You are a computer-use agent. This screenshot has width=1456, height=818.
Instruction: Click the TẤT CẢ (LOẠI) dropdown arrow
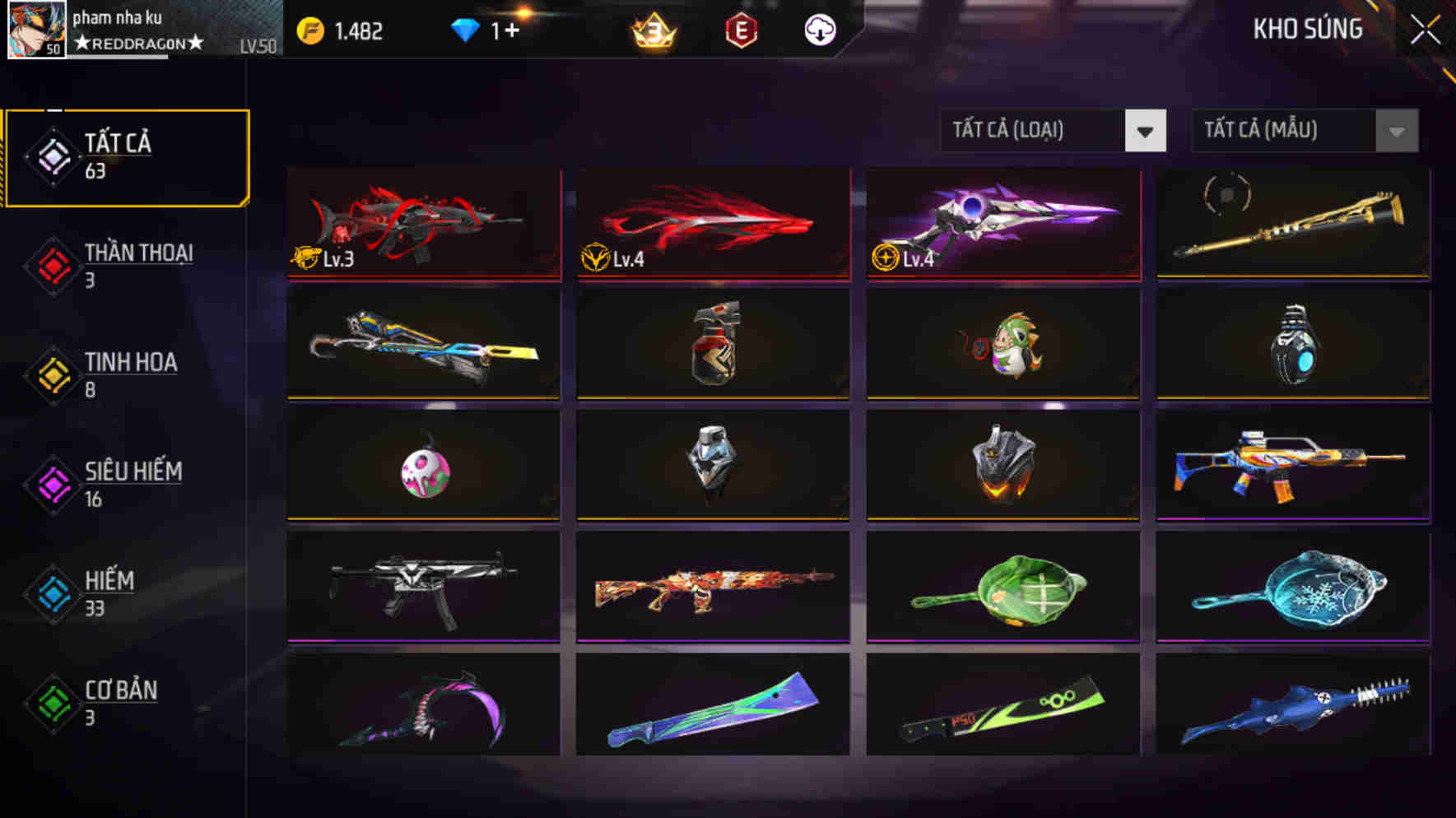[1146, 129]
